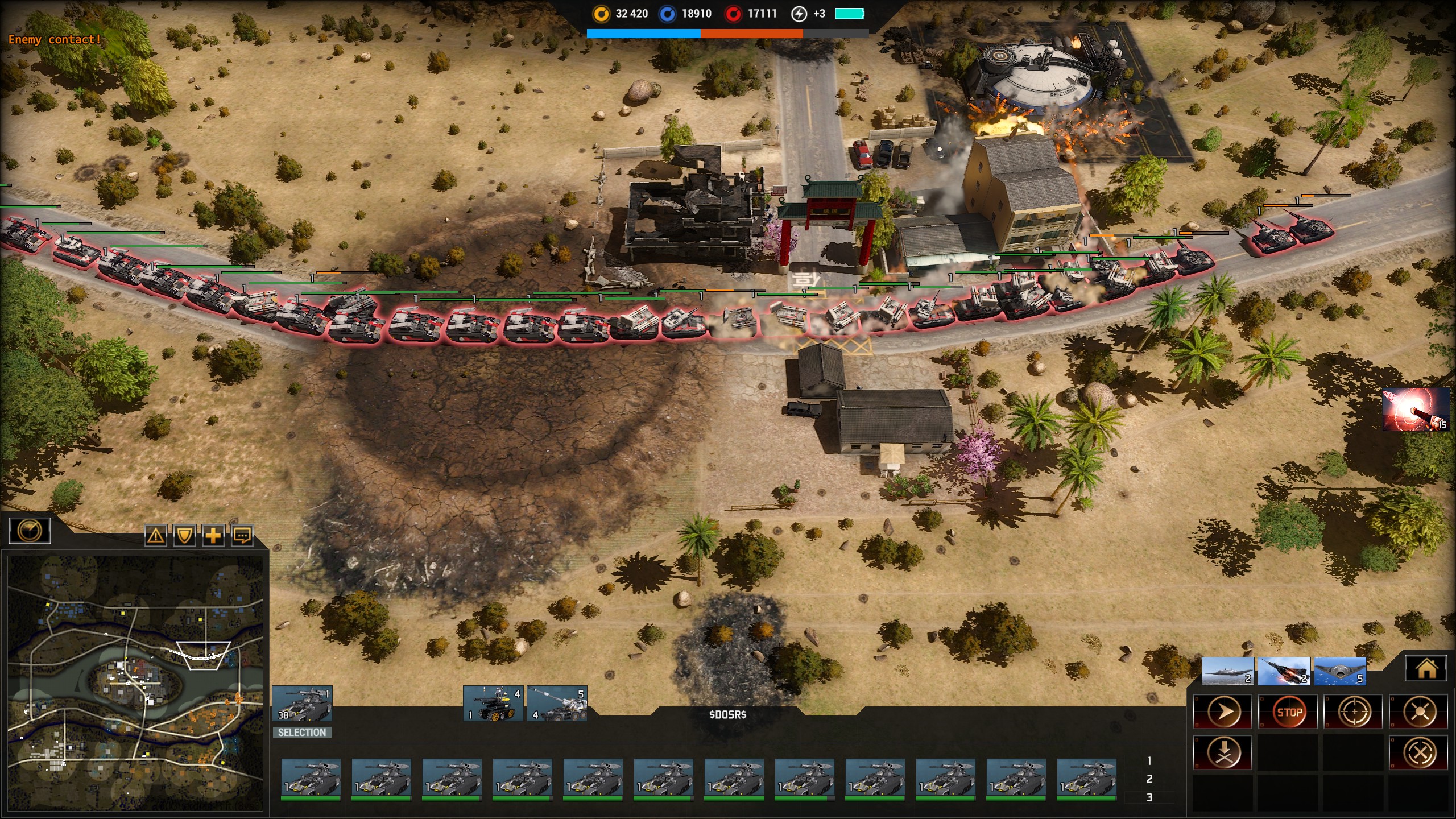Use the plus sign ping button

[x=213, y=535]
